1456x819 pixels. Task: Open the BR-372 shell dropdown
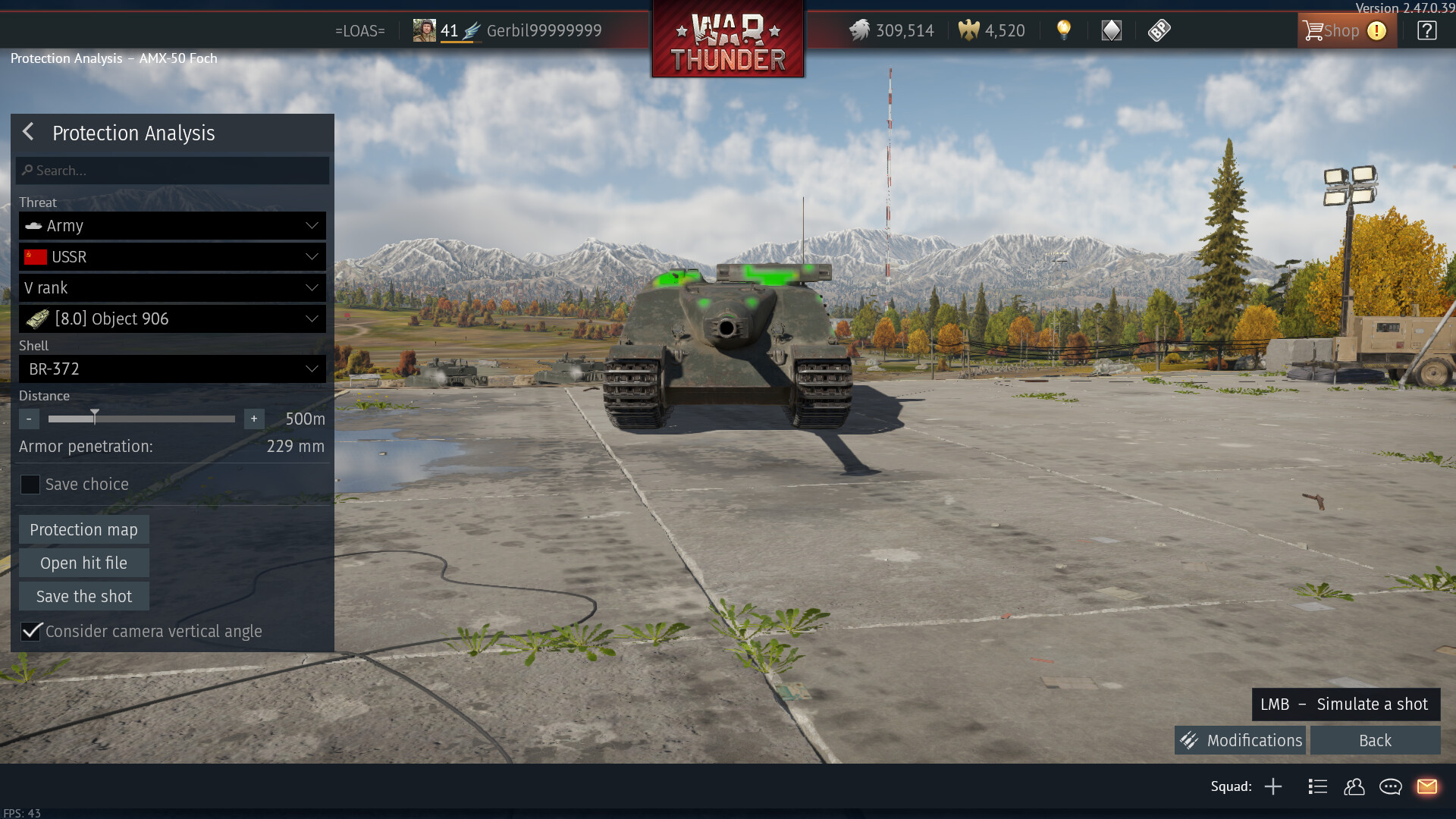tap(173, 369)
